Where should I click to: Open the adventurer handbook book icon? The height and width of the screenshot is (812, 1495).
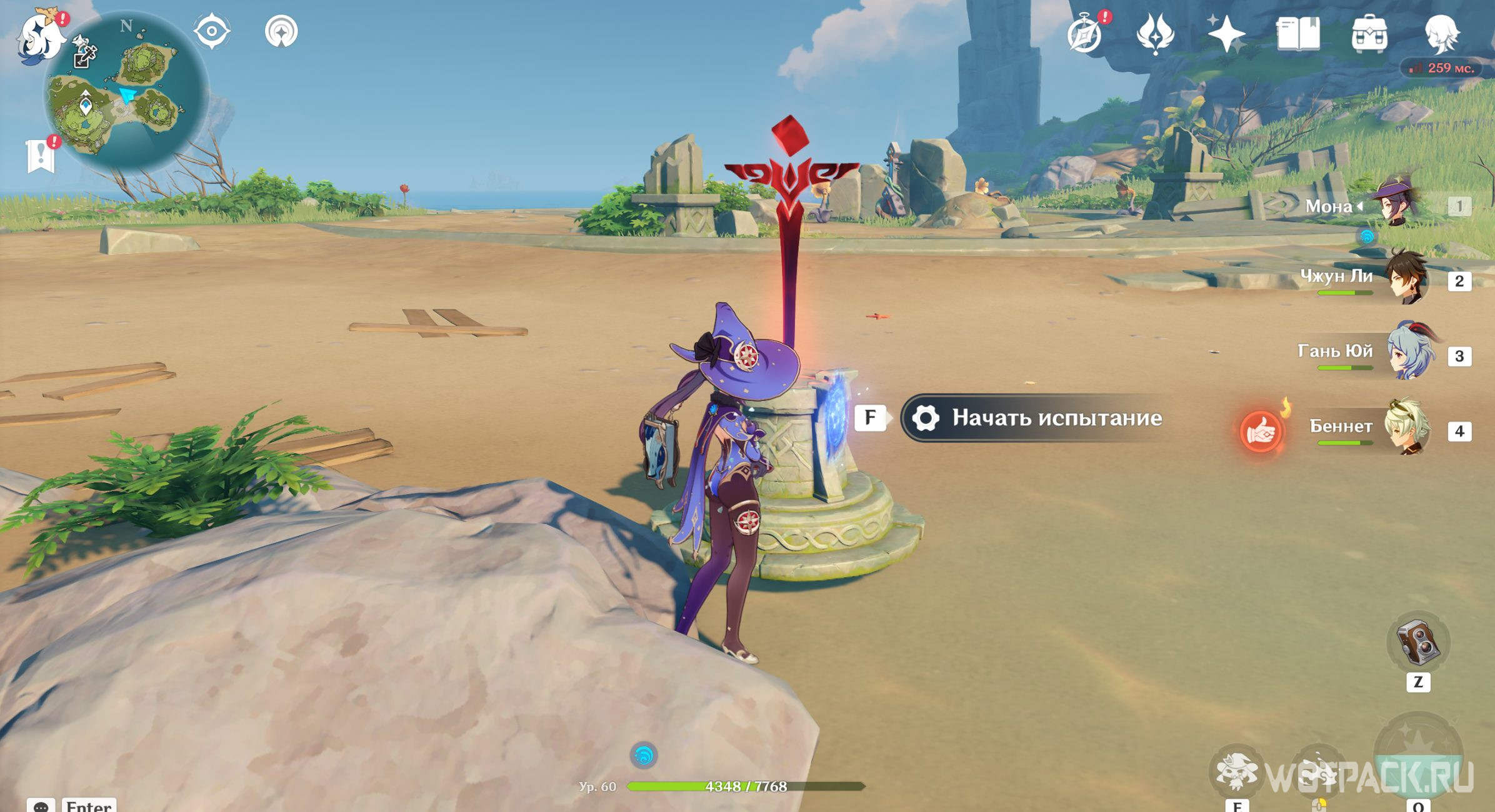coord(1297,34)
